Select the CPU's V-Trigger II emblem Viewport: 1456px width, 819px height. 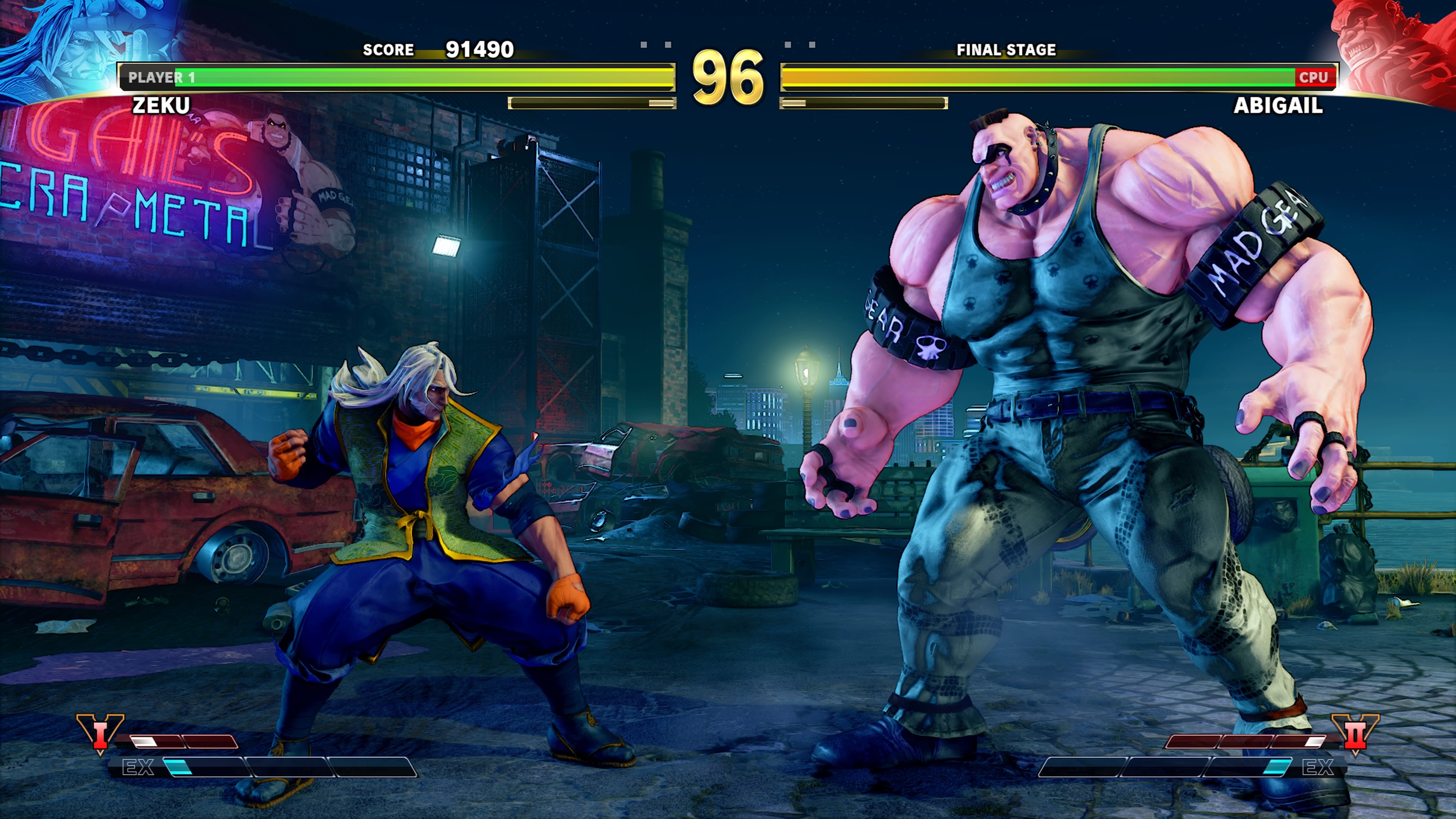click(x=1355, y=734)
